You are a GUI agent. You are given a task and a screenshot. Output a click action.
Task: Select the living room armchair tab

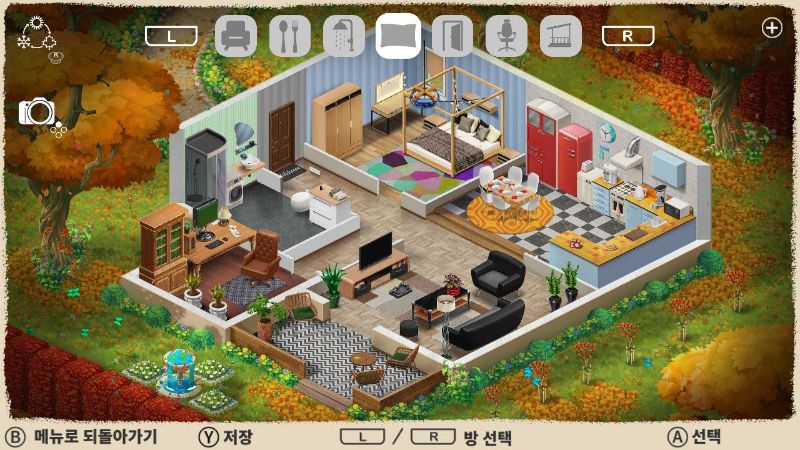click(236, 36)
